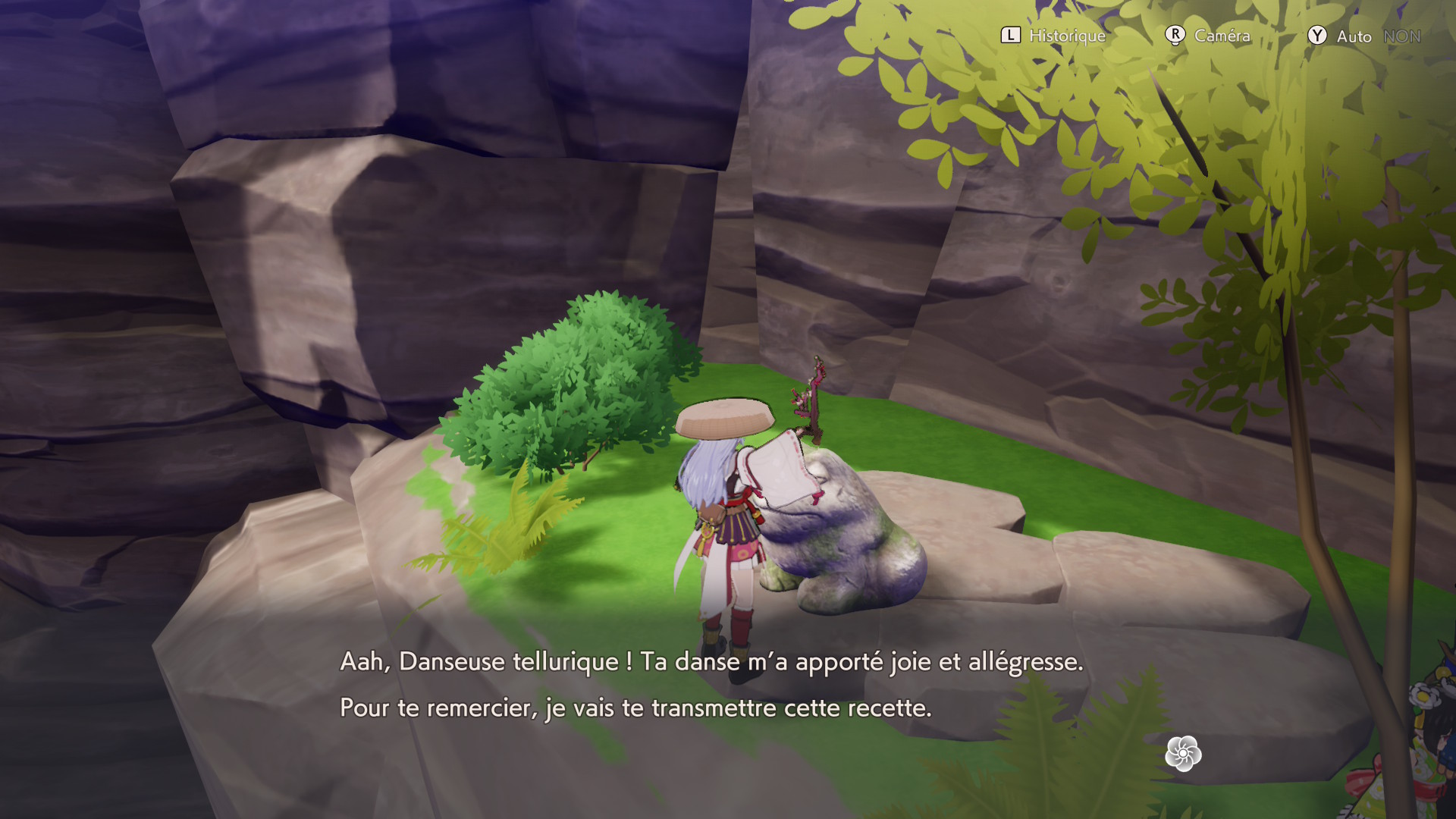Open the Historique dialogue log
This screenshot has width=1456, height=819.
pyautogui.click(x=1053, y=36)
